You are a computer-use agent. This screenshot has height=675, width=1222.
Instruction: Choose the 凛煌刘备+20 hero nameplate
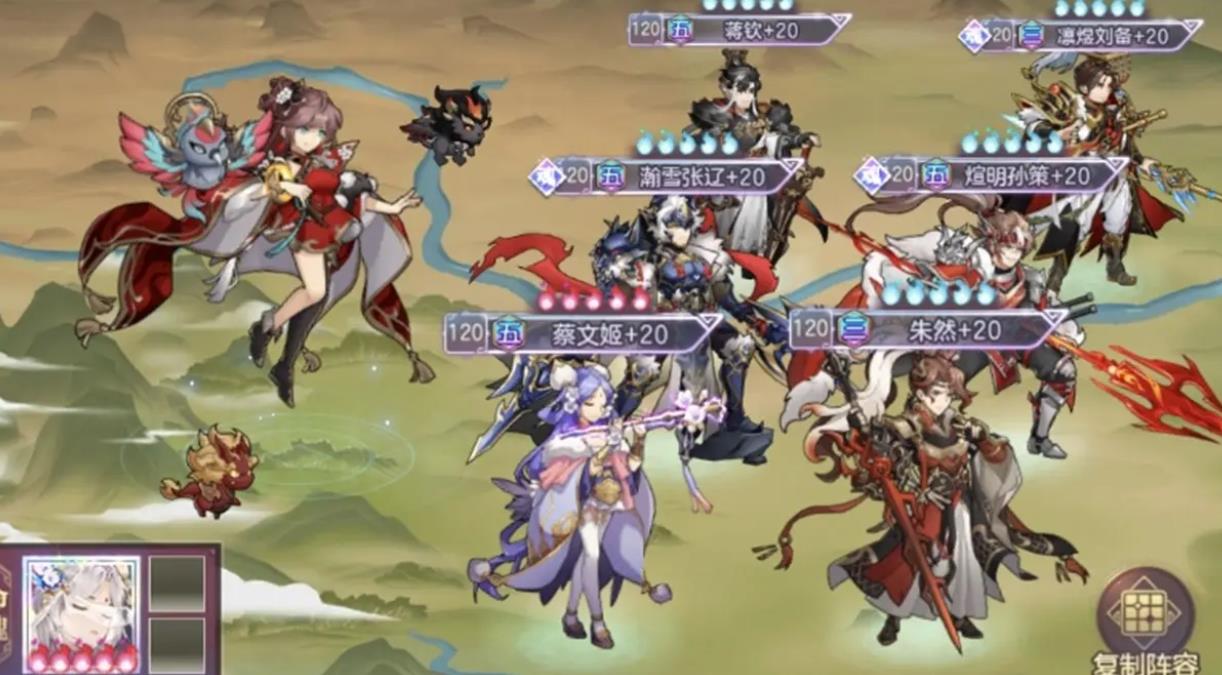click(1082, 37)
